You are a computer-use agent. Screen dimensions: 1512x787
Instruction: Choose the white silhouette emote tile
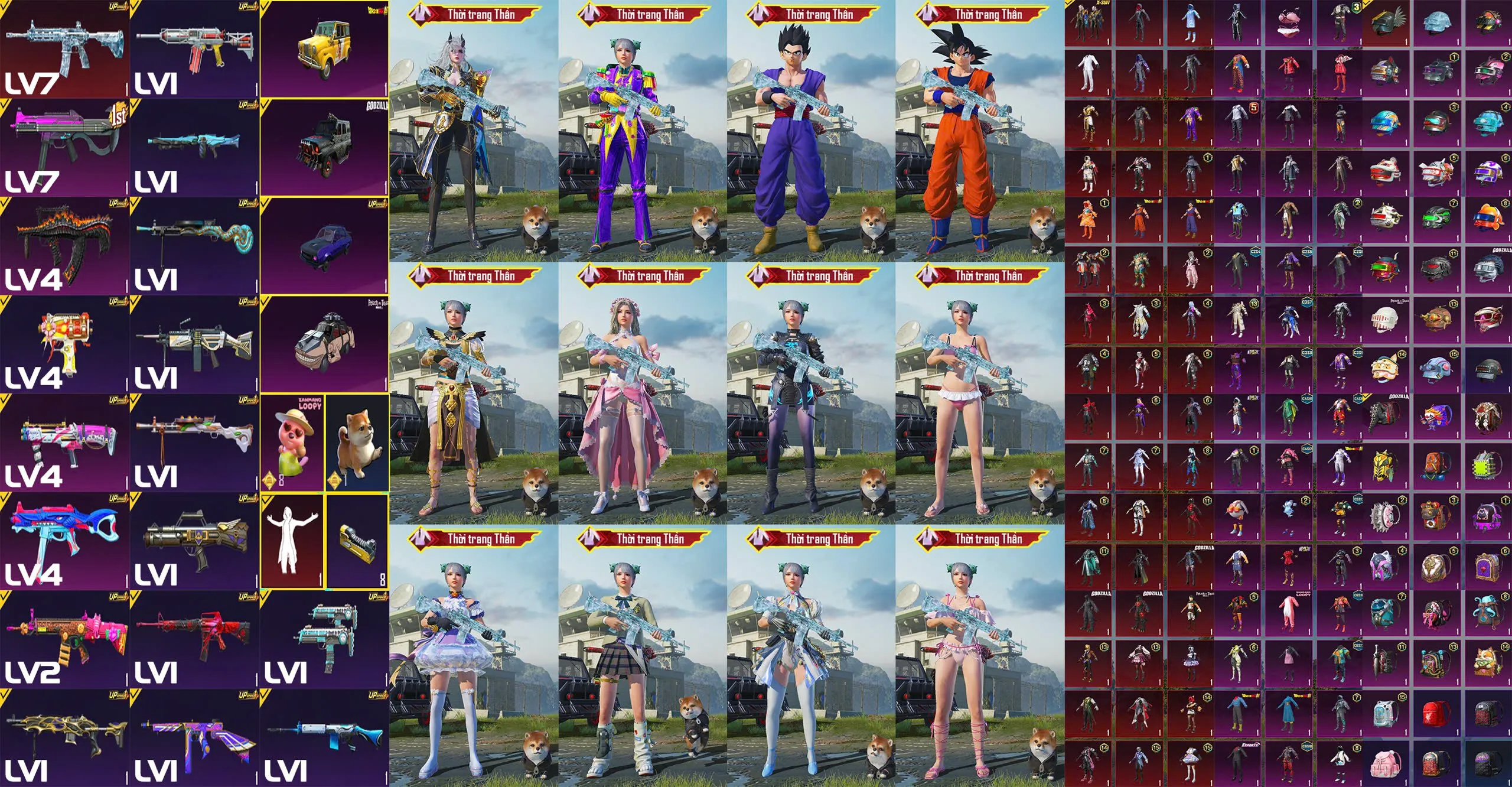coord(292,541)
